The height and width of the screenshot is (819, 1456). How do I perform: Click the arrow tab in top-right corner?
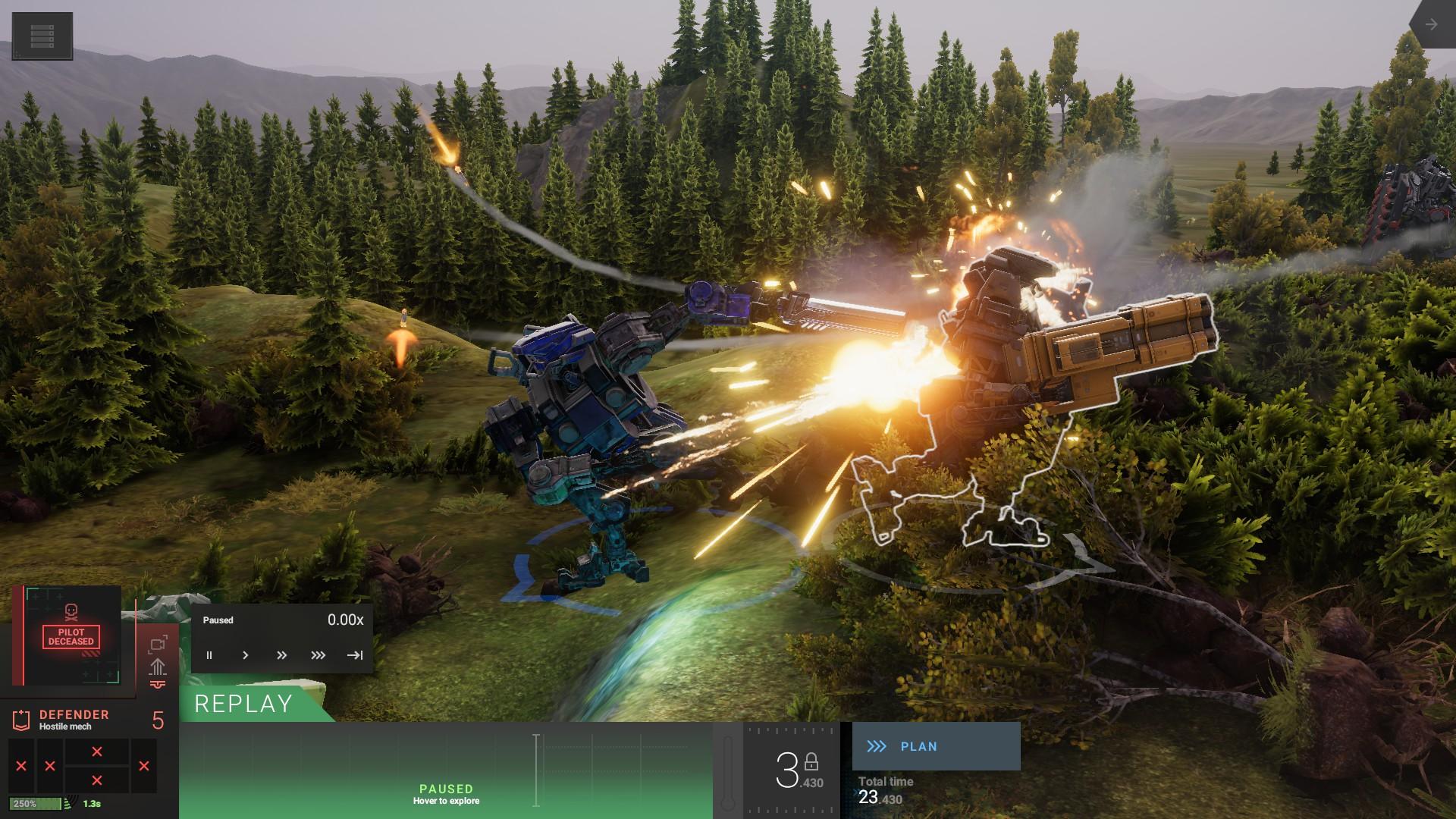1431,24
